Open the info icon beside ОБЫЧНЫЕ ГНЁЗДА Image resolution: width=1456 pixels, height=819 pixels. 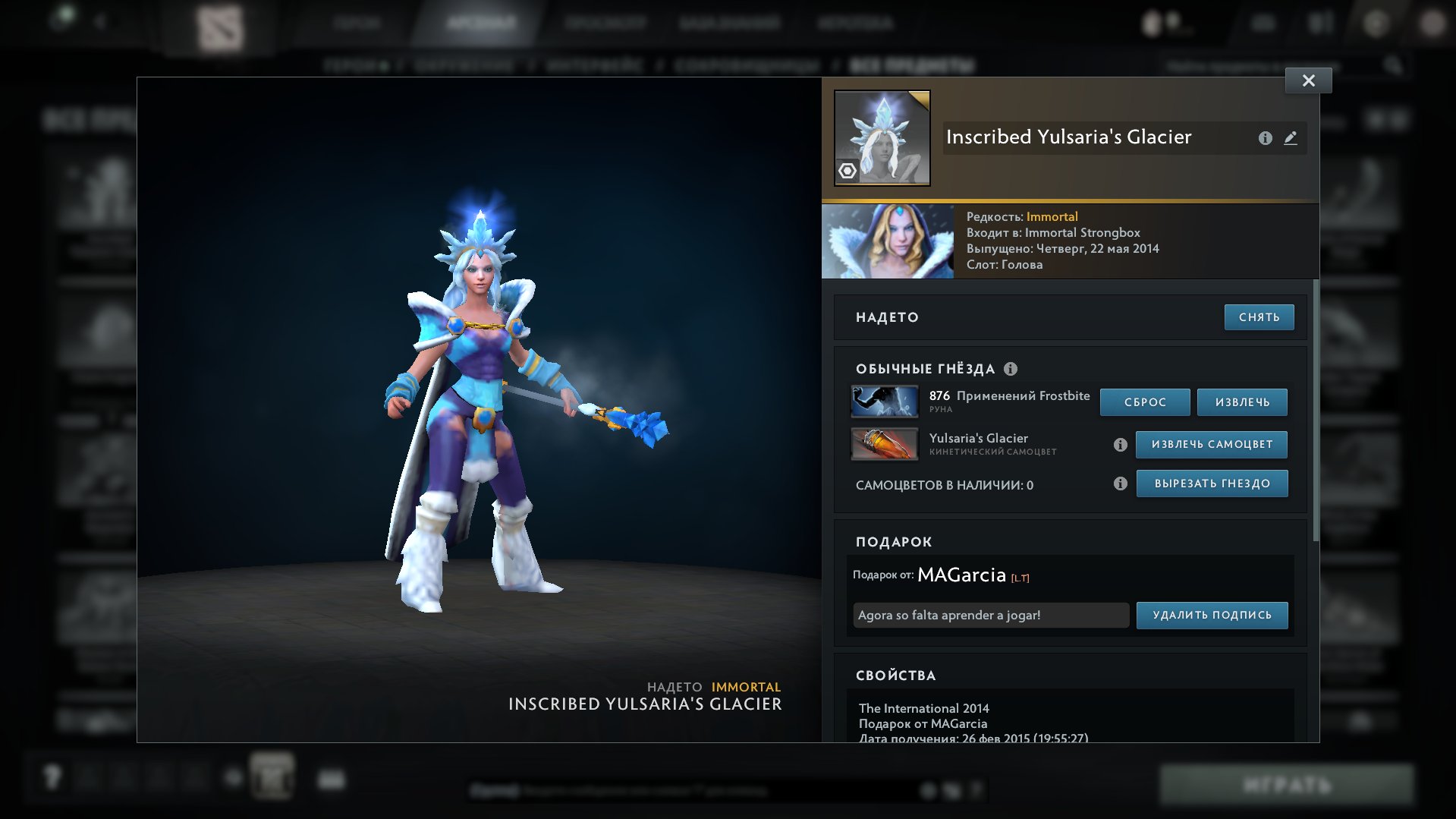coord(1011,369)
